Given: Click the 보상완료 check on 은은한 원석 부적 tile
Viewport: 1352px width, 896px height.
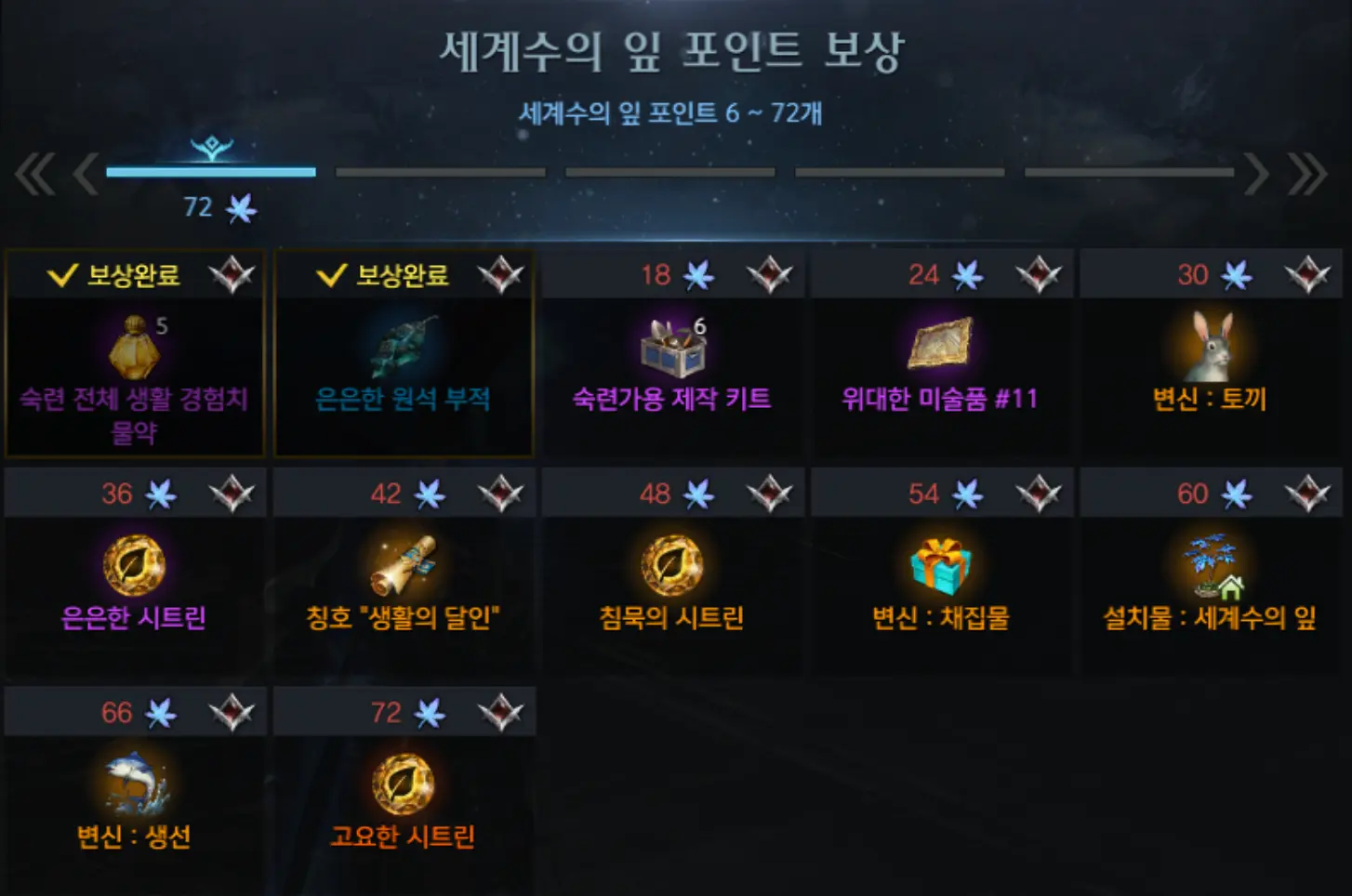Looking at the screenshot, I should point(330,274).
